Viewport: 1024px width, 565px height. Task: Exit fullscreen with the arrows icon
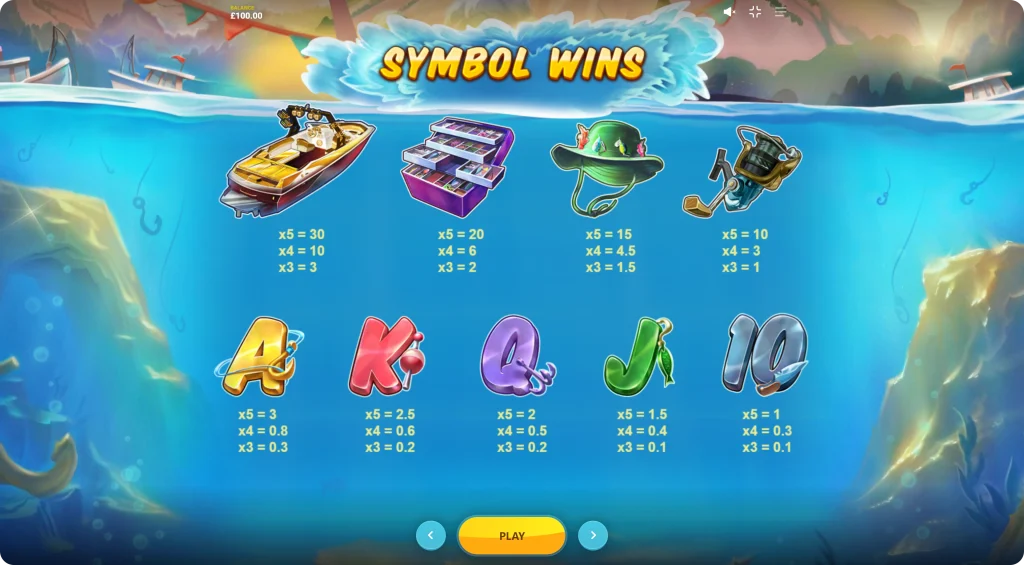point(755,12)
